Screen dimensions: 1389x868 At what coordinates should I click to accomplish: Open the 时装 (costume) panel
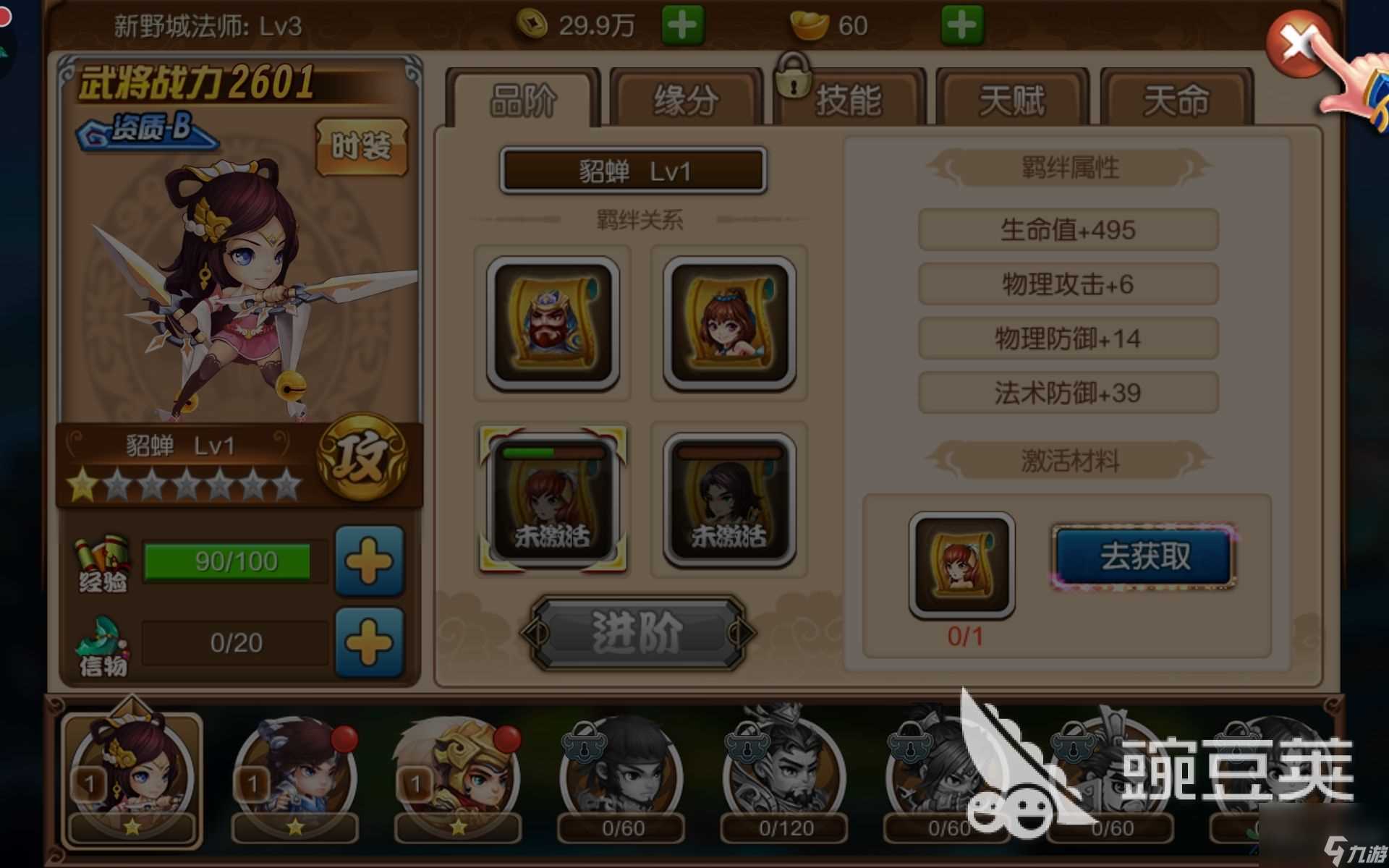pyautogui.click(x=361, y=145)
